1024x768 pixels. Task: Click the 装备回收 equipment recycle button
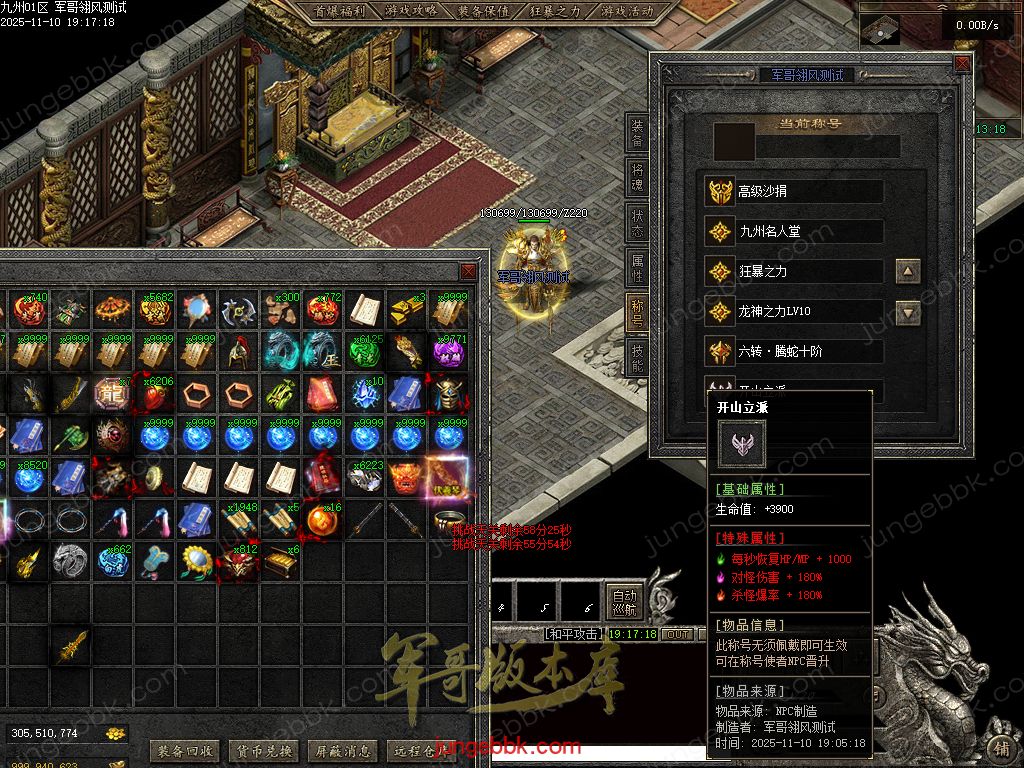184,751
